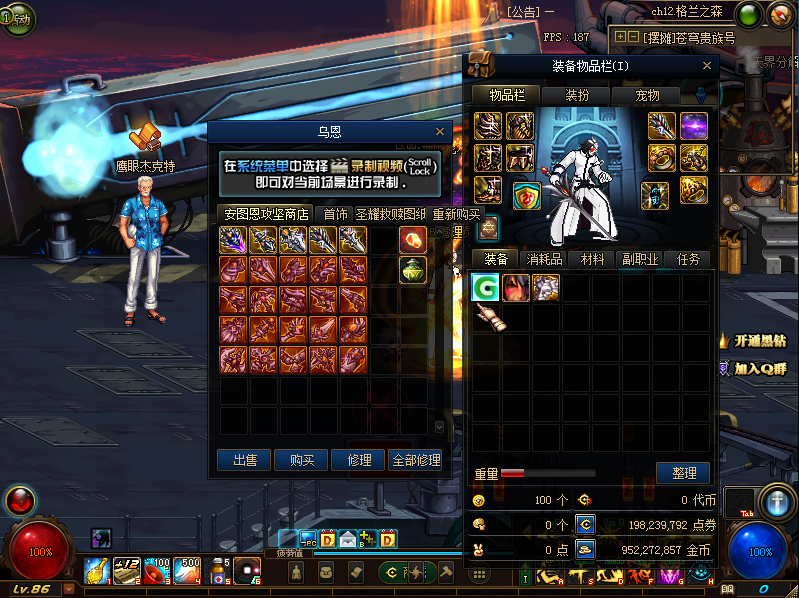Open the 圣耀救赎图纸 shop tab
799x598 pixels.
pyautogui.click(x=390, y=214)
